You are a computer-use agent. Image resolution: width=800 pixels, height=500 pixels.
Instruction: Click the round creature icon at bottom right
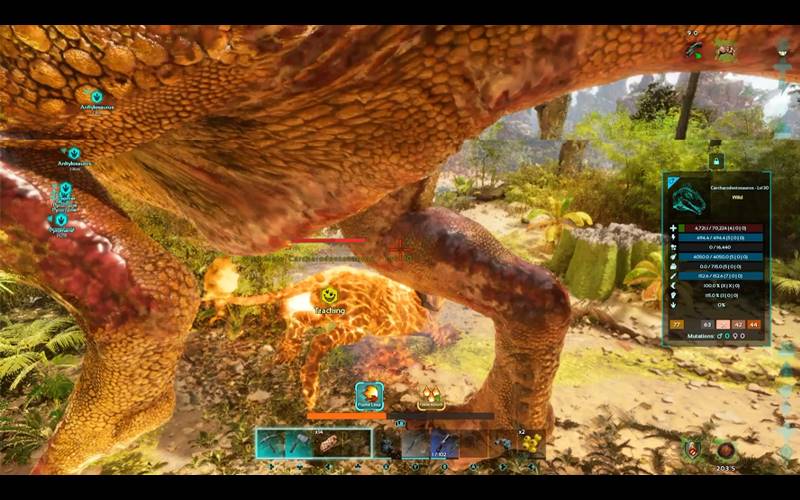(x=726, y=451)
